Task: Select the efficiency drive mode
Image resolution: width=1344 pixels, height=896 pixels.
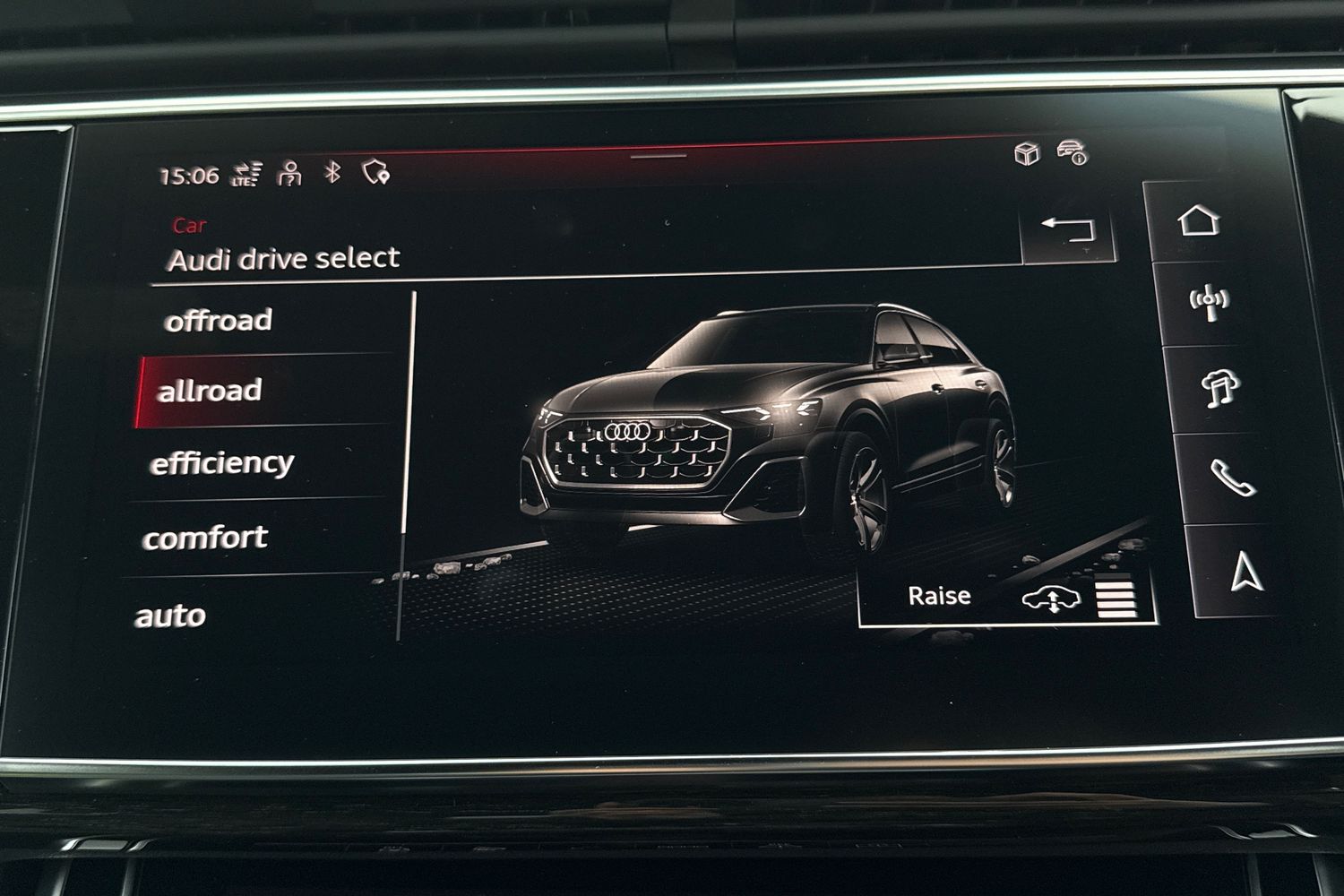Action: 222,461
